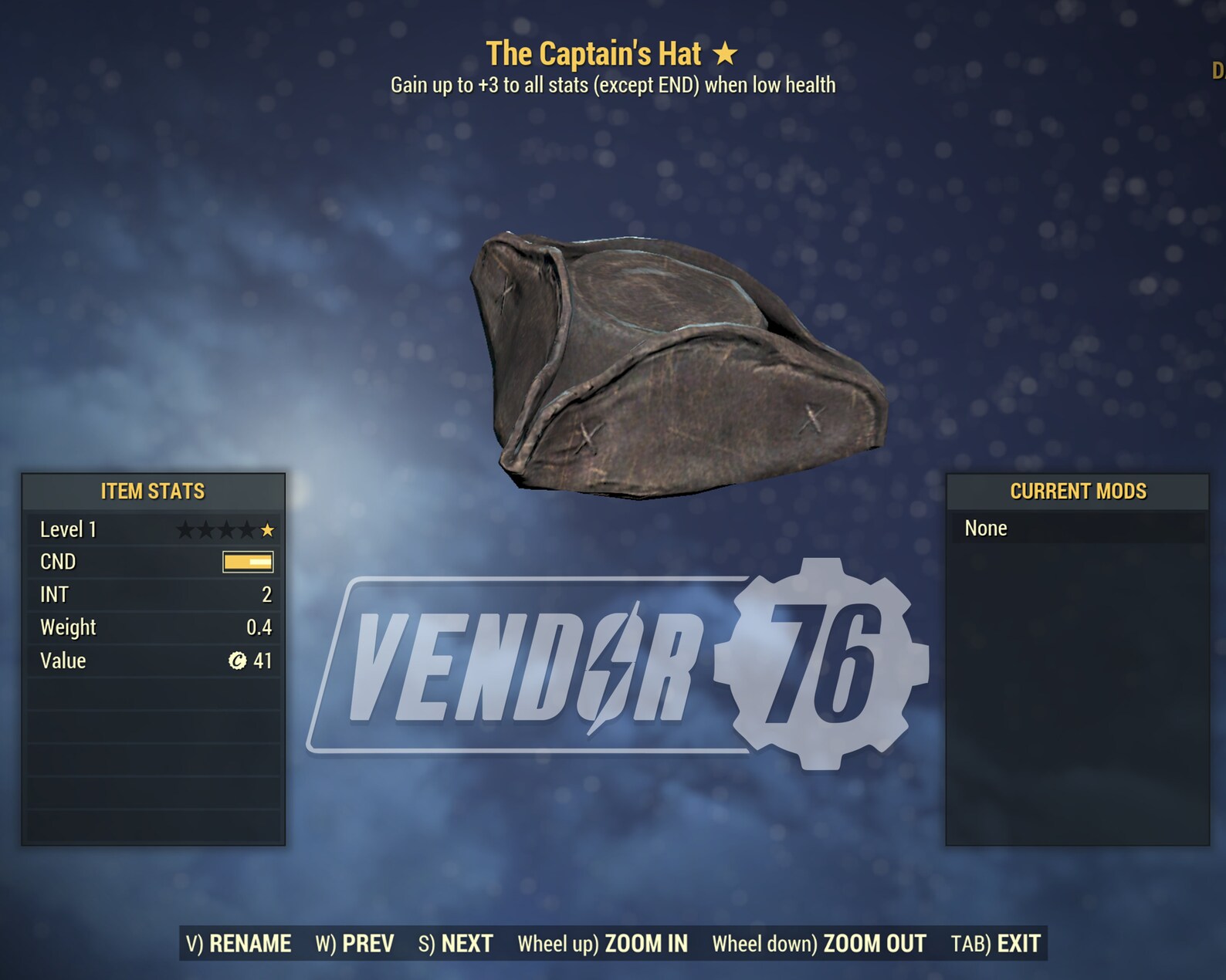
Task: Click S) NEXT to view the next item
Action: point(456,943)
